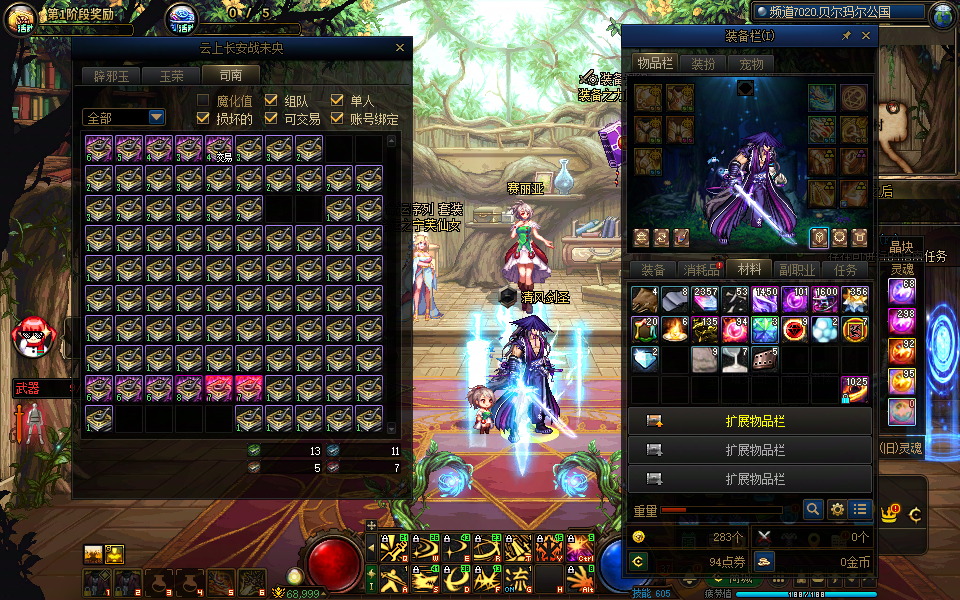Switch to the 辟邪玉 tab
Screen dimensions: 960x600
pos(111,75)
